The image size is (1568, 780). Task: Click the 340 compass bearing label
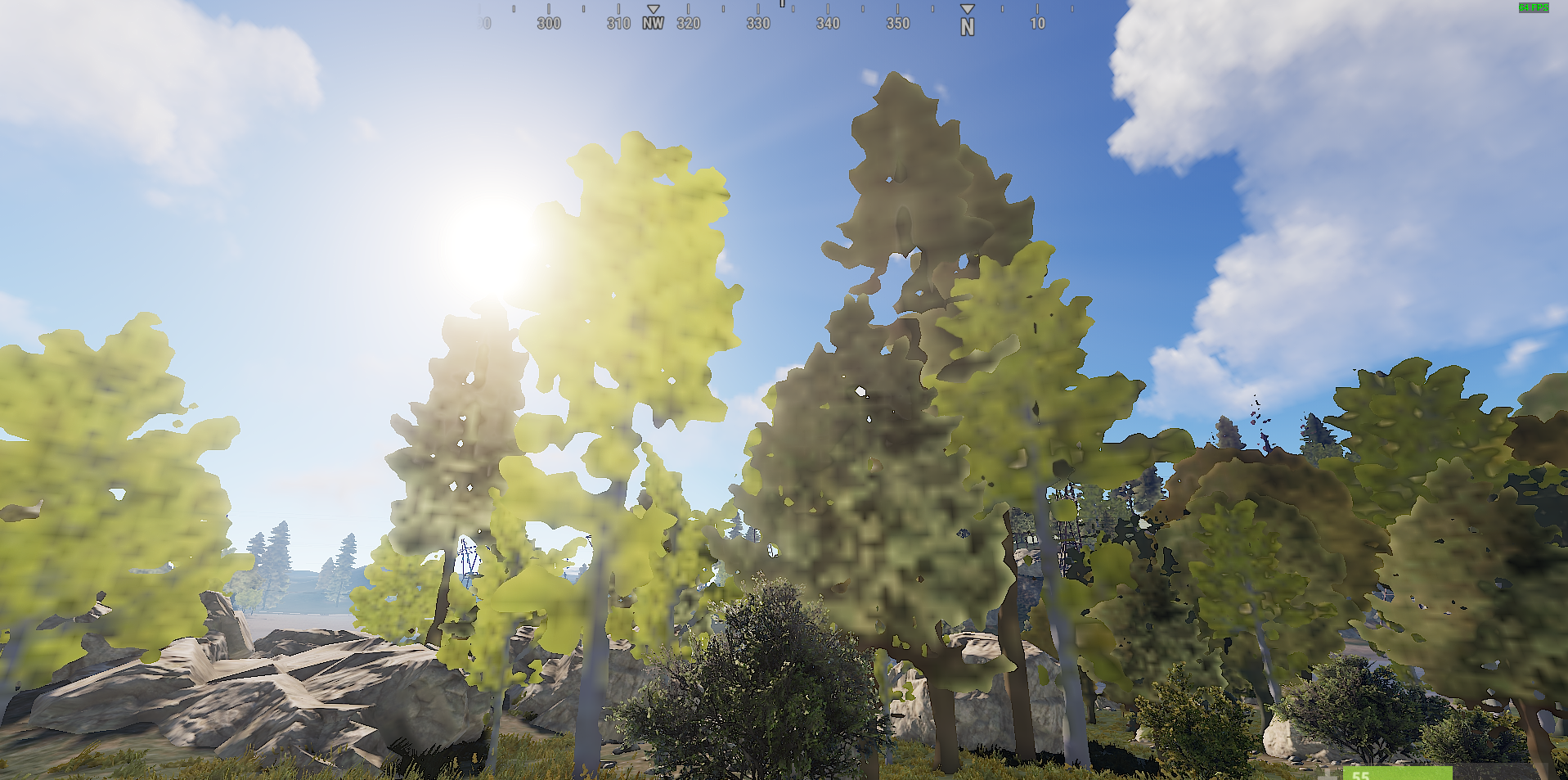coord(828,23)
